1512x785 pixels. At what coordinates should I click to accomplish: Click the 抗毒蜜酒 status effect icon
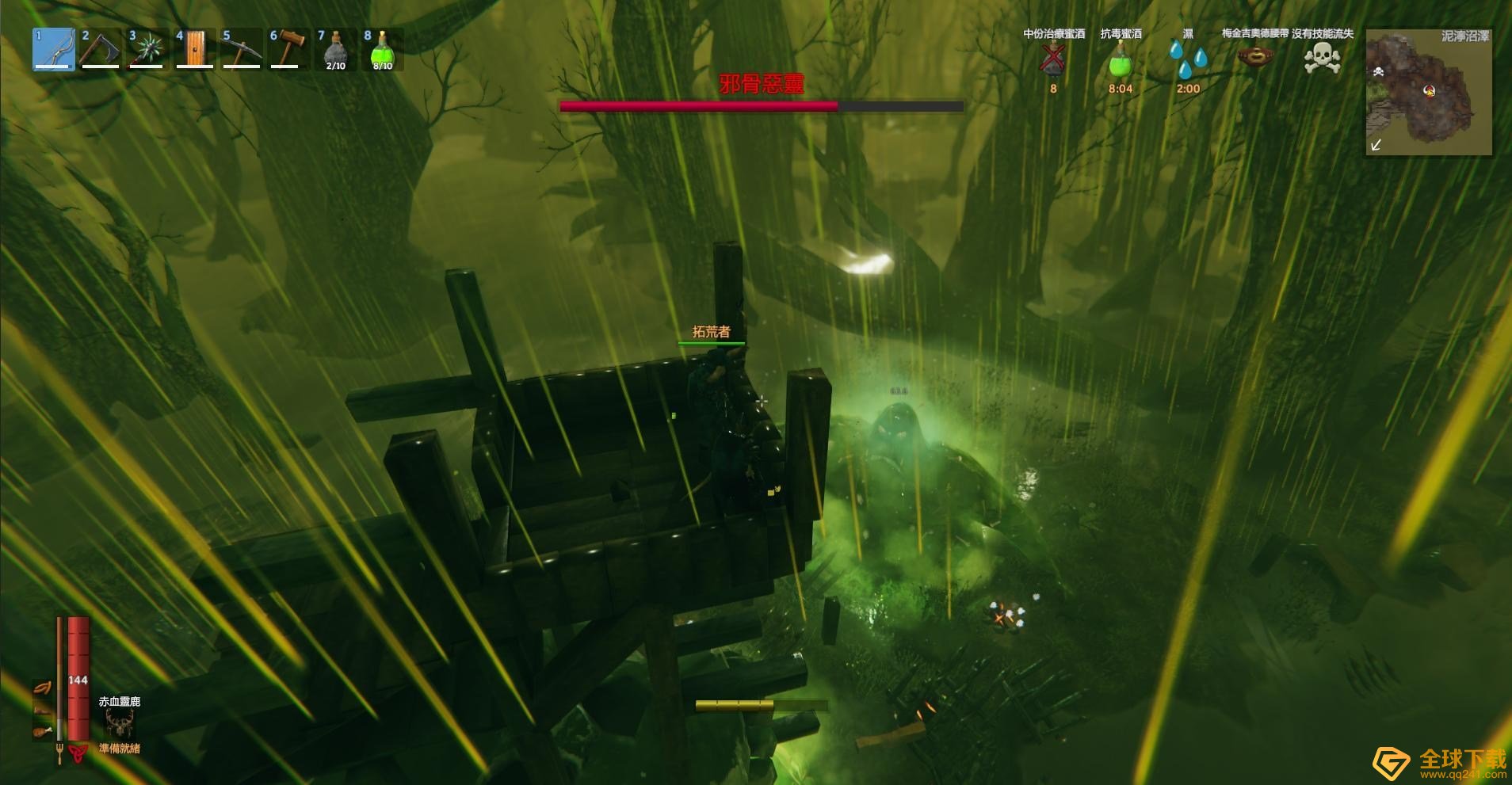pos(1121,59)
